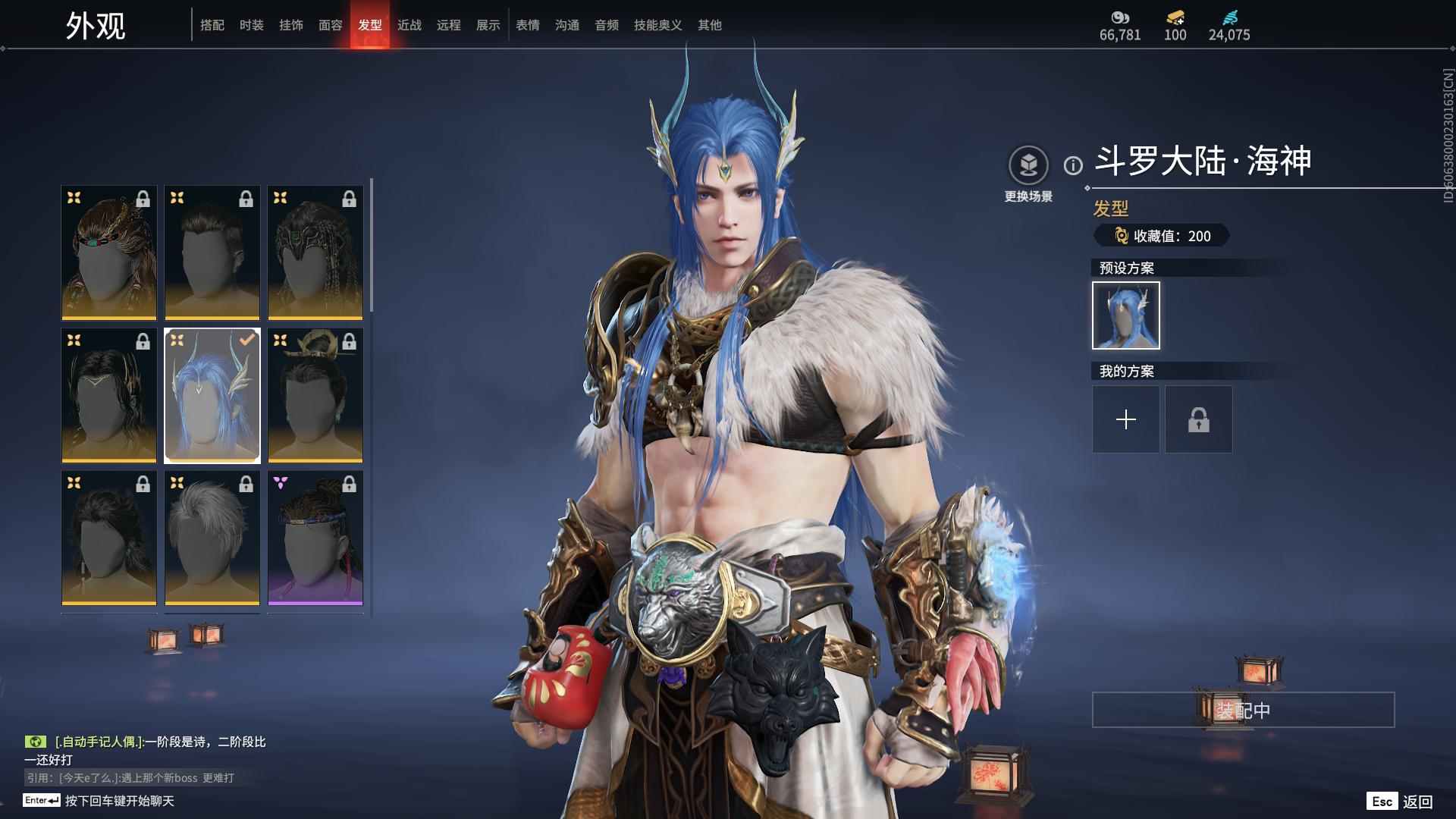The width and height of the screenshot is (1456, 819).
Task: Open the 其他 other tab
Action: tap(710, 25)
